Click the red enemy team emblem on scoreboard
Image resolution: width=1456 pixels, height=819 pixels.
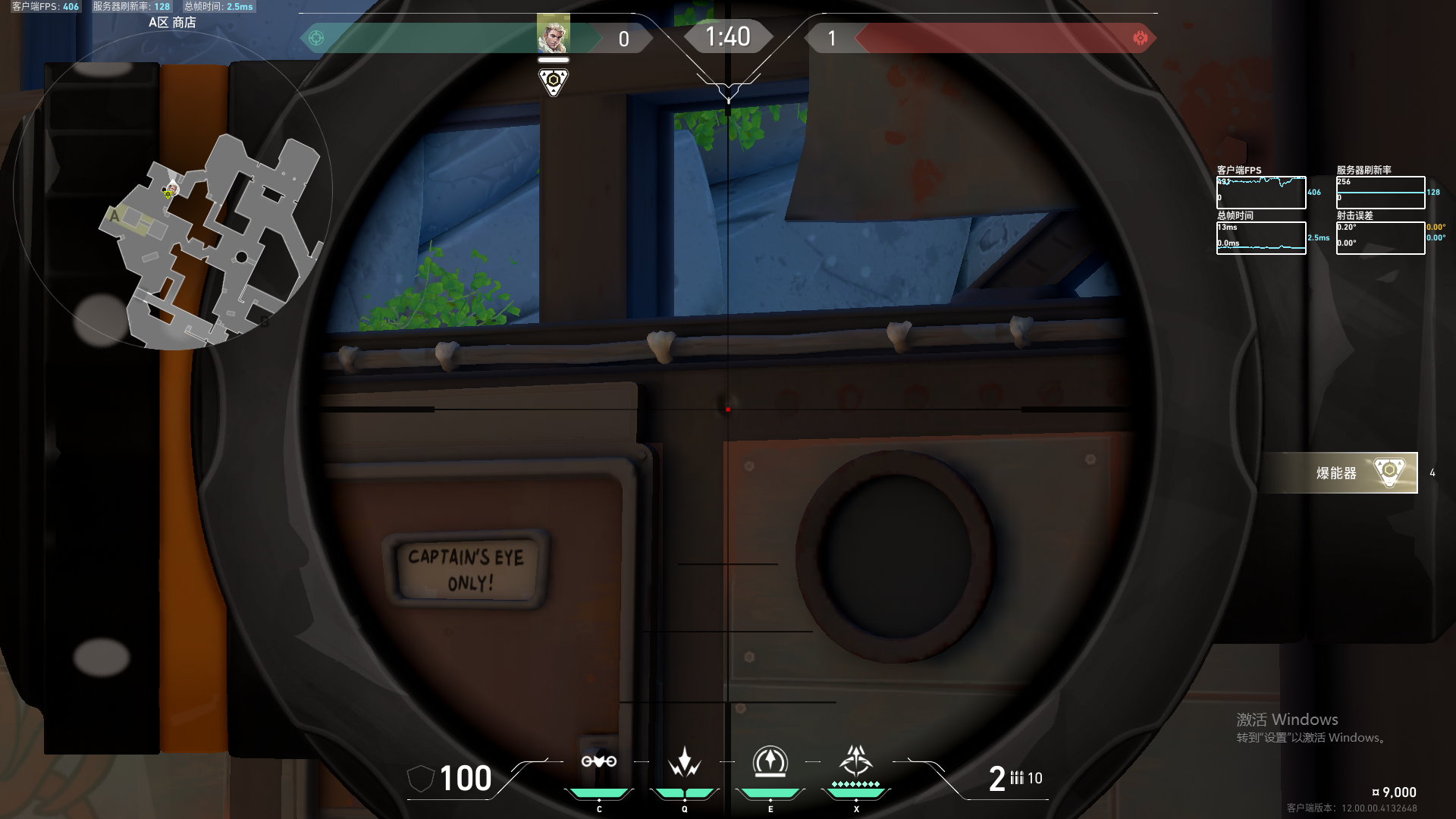tap(1141, 38)
